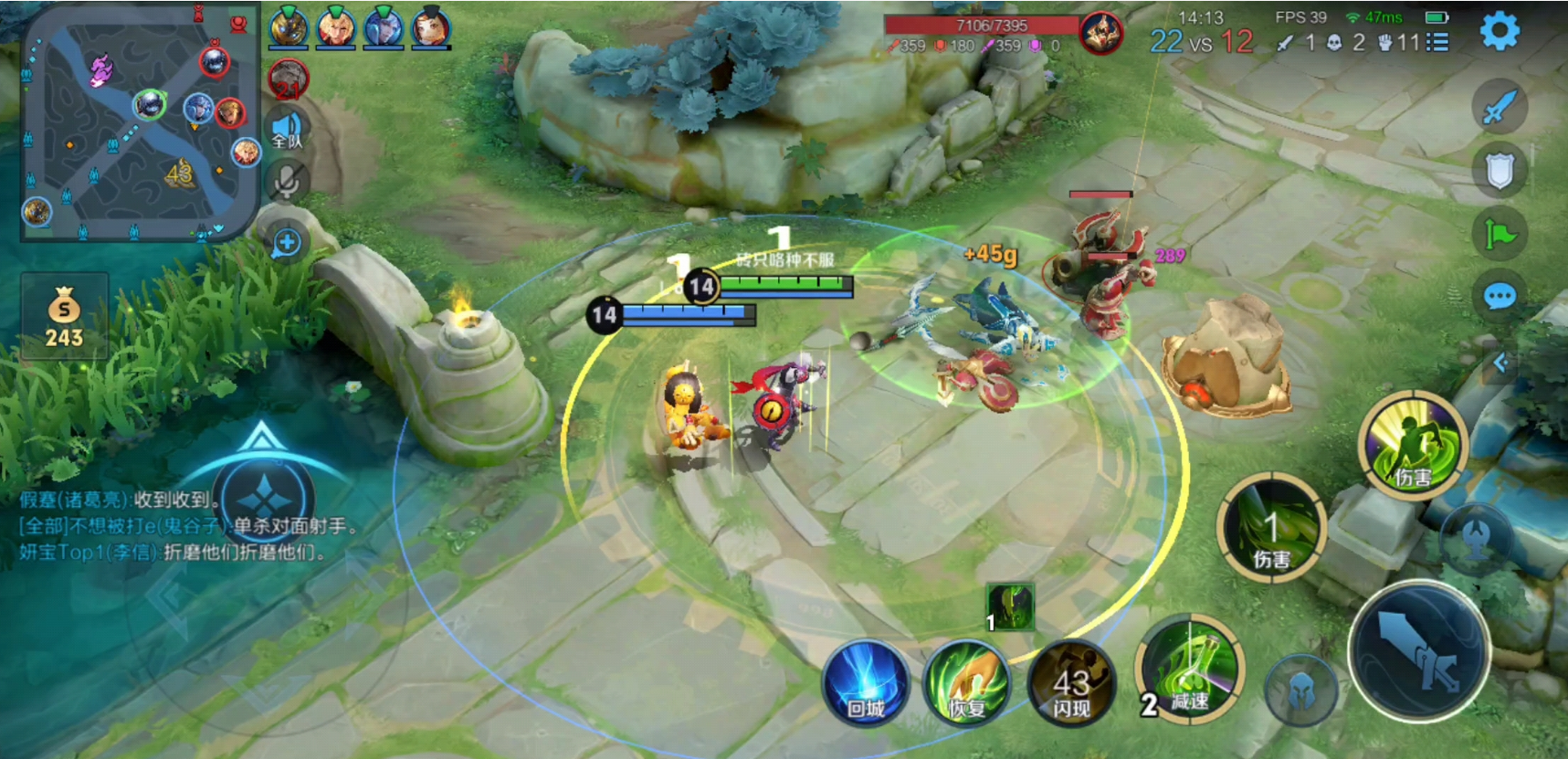
Task: Activate the 回城 recall spell
Action: click(x=865, y=683)
